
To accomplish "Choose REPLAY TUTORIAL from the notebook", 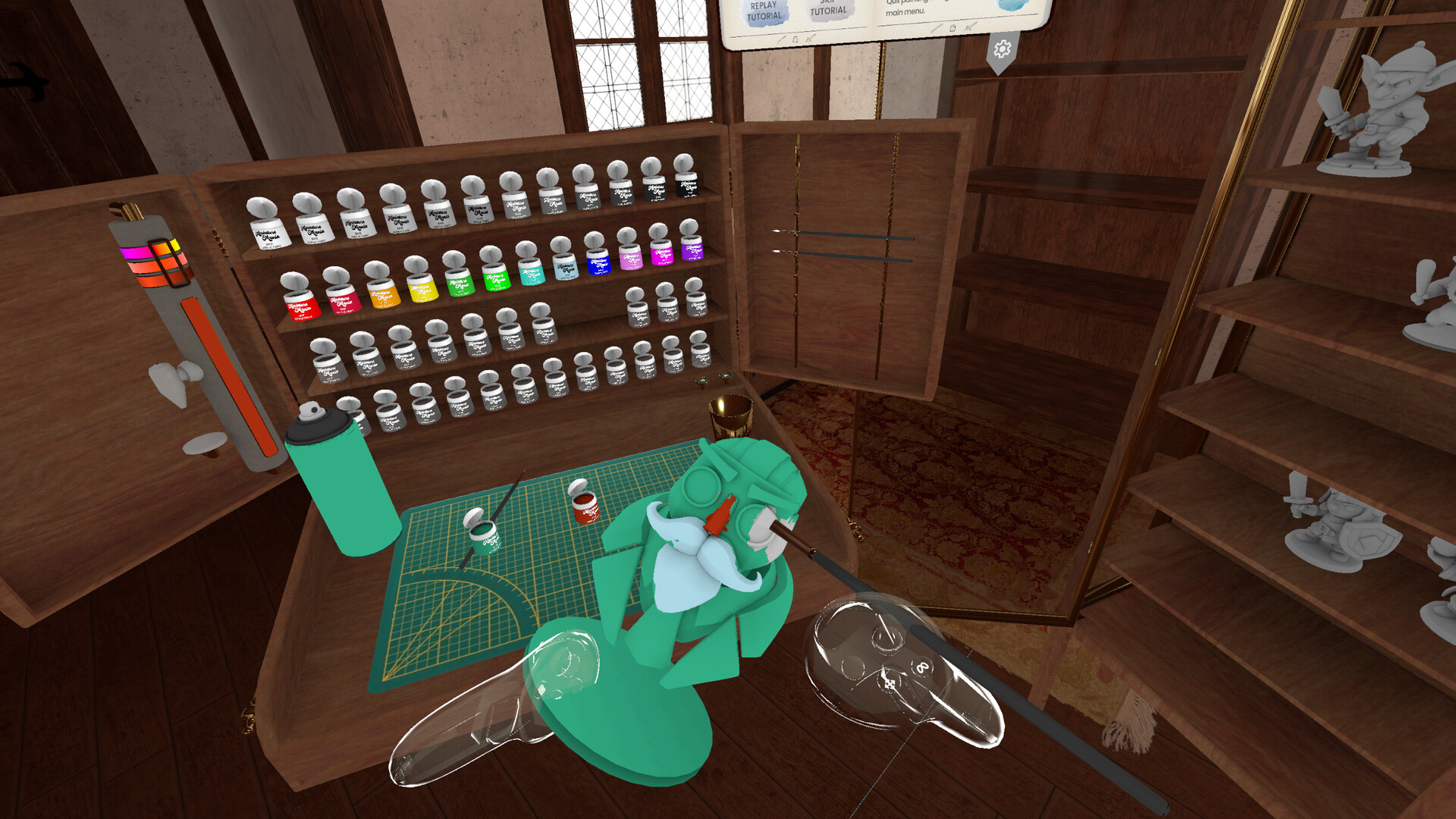I will (764, 11).
